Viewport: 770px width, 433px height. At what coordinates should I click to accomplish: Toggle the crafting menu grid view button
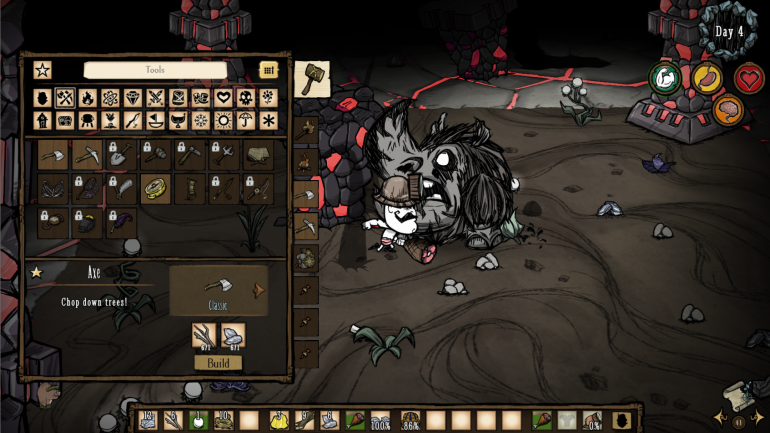[268, 70]
